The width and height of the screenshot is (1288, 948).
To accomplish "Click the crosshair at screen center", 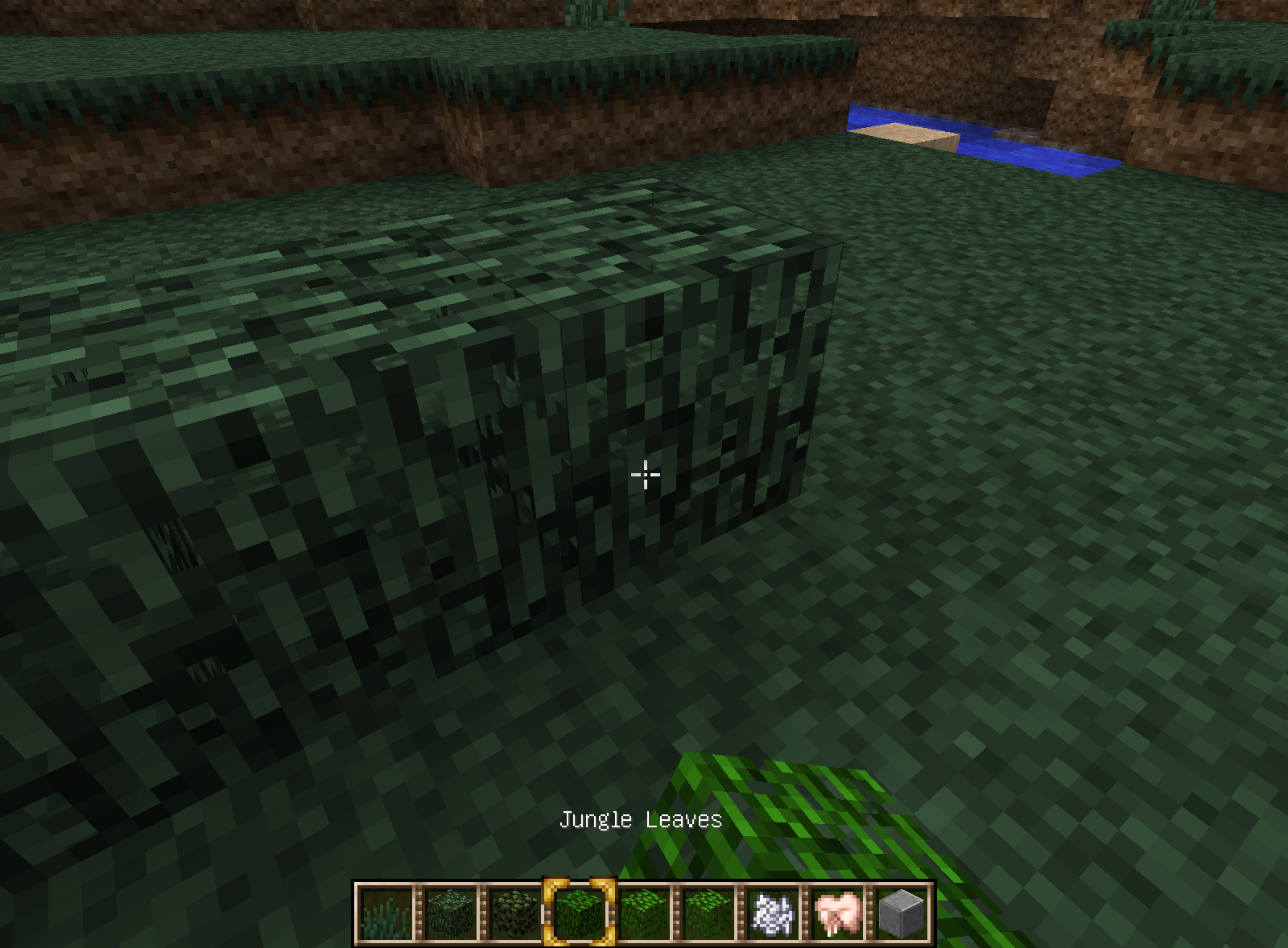I will [645, 475].
